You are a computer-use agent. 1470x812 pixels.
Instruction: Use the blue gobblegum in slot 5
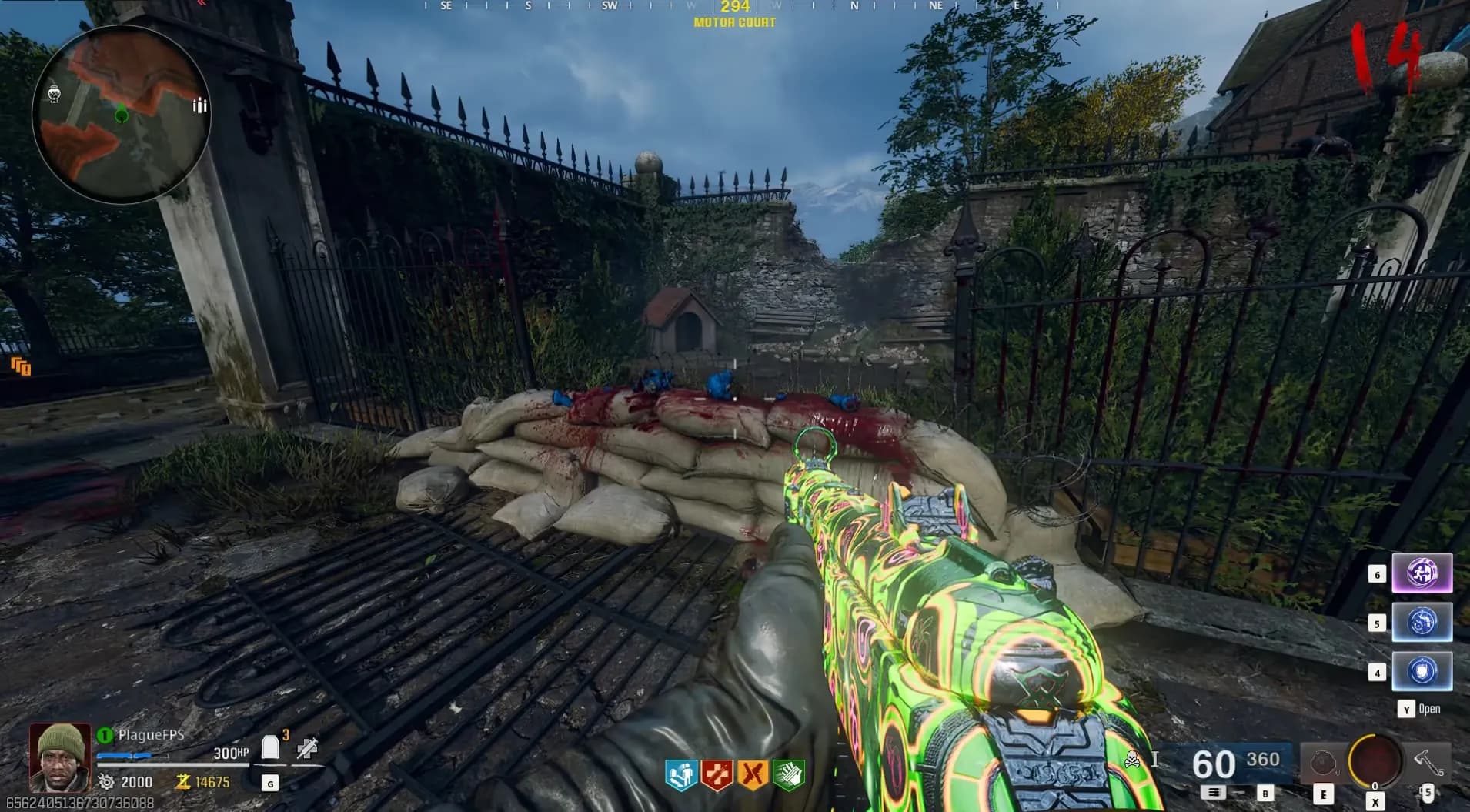pyautogui.click(x=1422, y=622)
